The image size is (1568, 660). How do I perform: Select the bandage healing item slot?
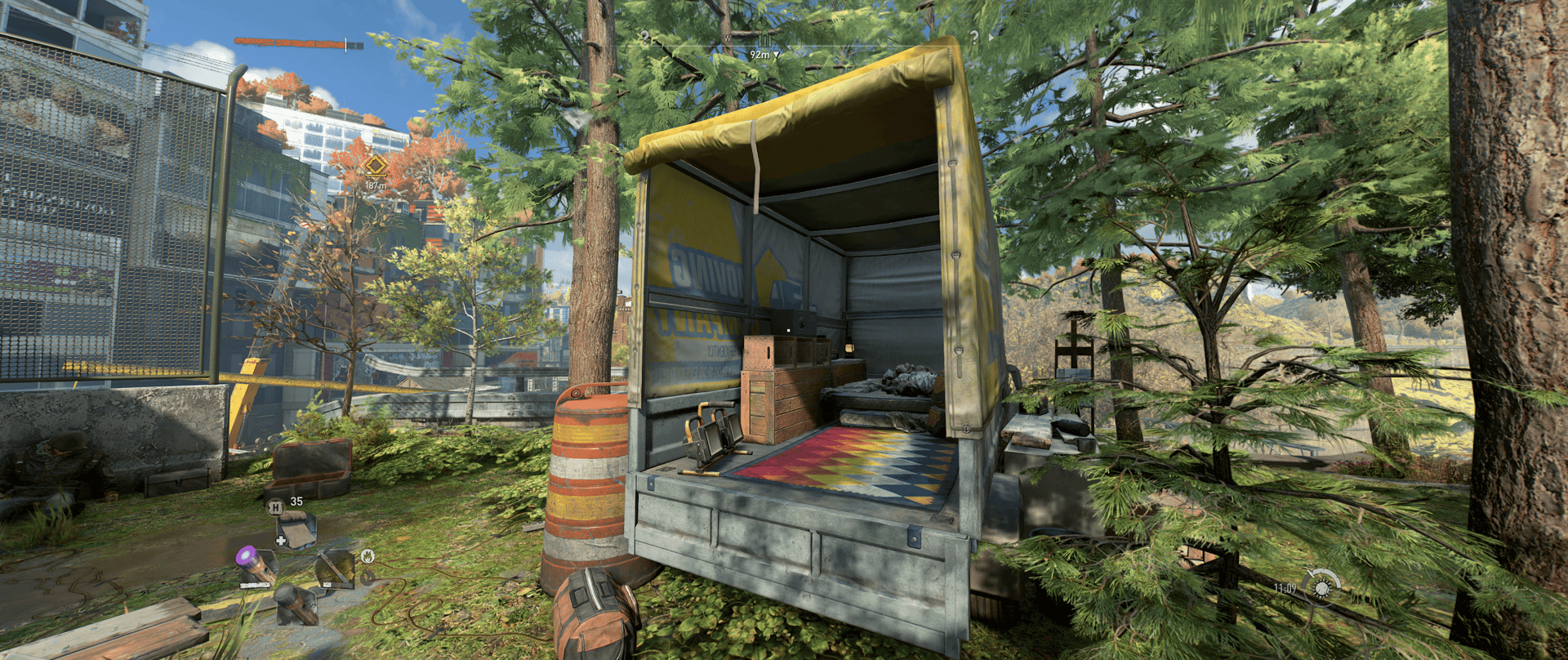[x=295, y=528]
